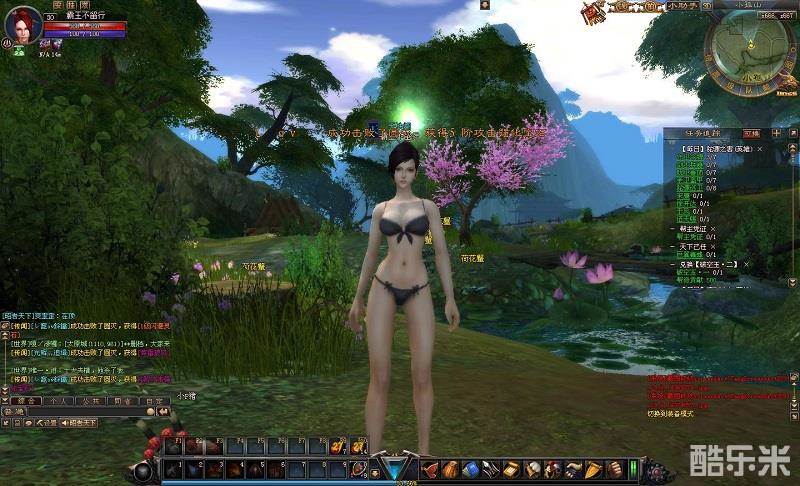Use the skill in hotbar slot 1
Viewport: 800px width, 486px height.
coord(173,469)
